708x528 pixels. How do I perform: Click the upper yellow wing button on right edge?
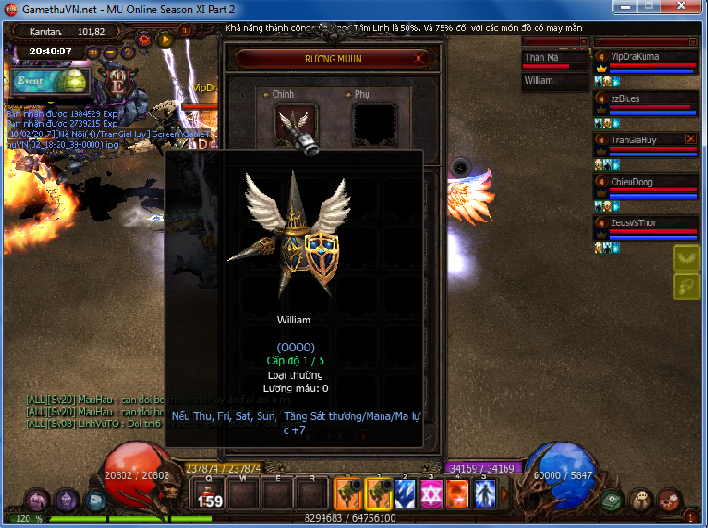coord(685,258)
